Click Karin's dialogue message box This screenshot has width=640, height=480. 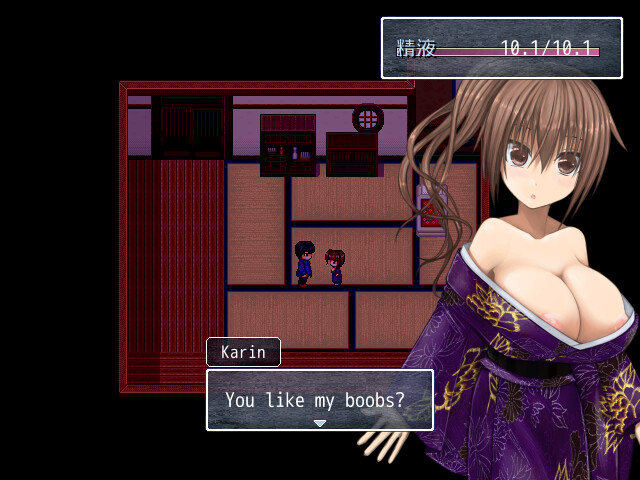pos(320,399)
